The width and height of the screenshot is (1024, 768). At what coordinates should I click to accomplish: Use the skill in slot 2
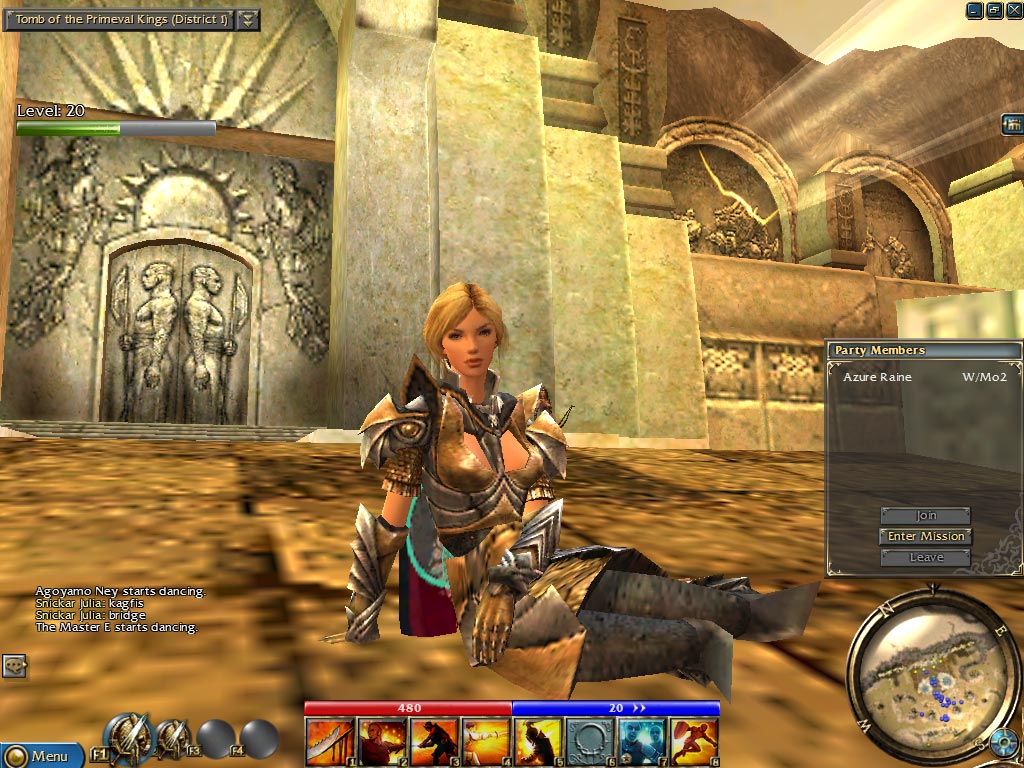click(x=382, y=742)
